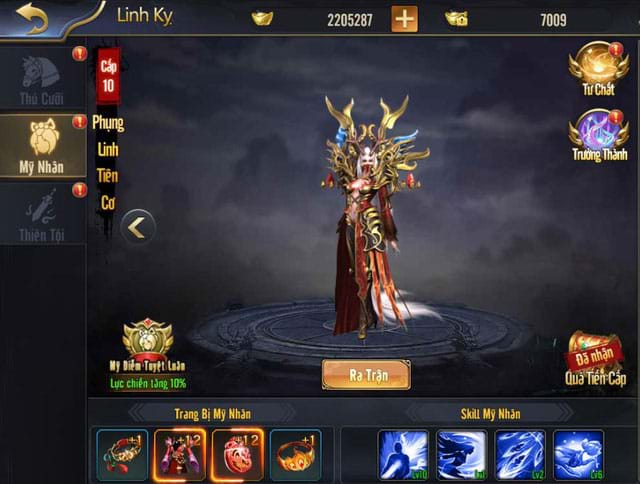Show the previous beauty with the left arrow
This screenshot has height=484, width=640.
137,228
